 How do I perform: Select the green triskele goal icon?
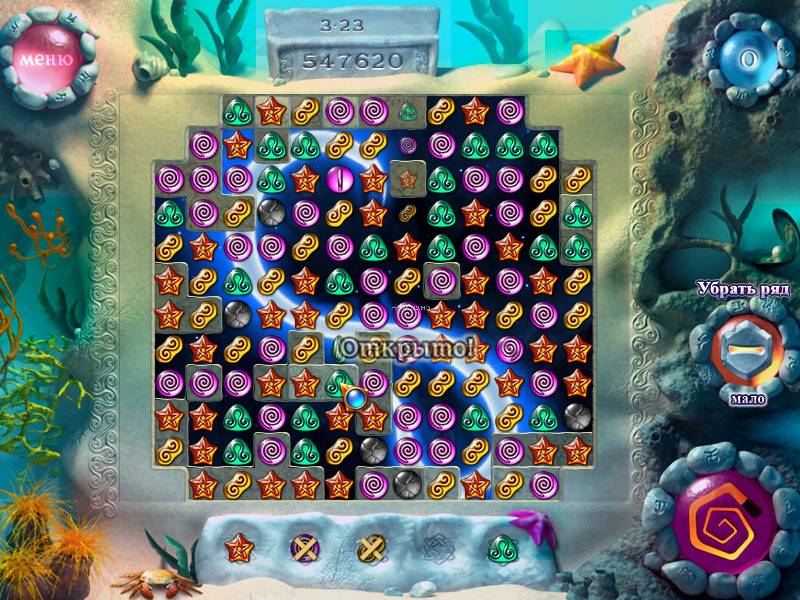coord(502,547)
